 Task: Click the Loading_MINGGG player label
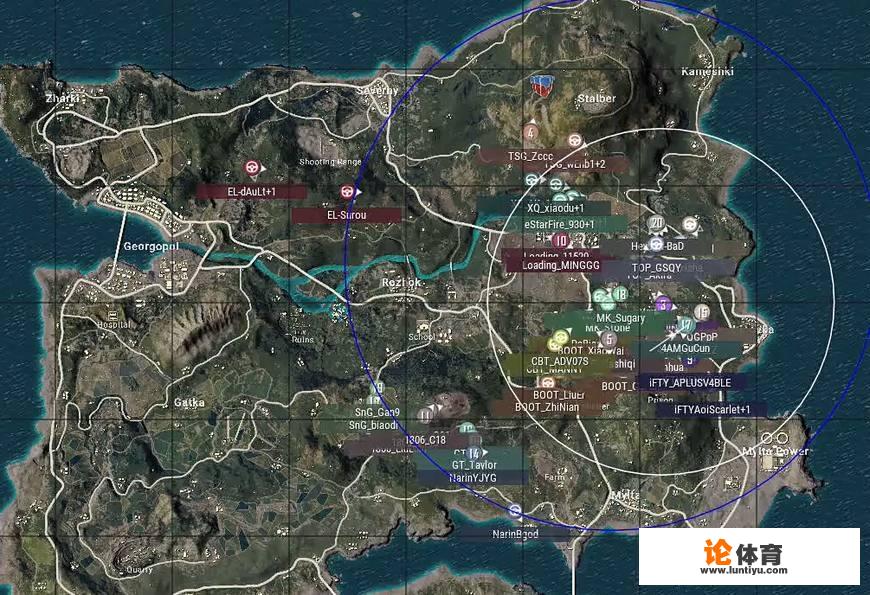[x=560, y=266]
